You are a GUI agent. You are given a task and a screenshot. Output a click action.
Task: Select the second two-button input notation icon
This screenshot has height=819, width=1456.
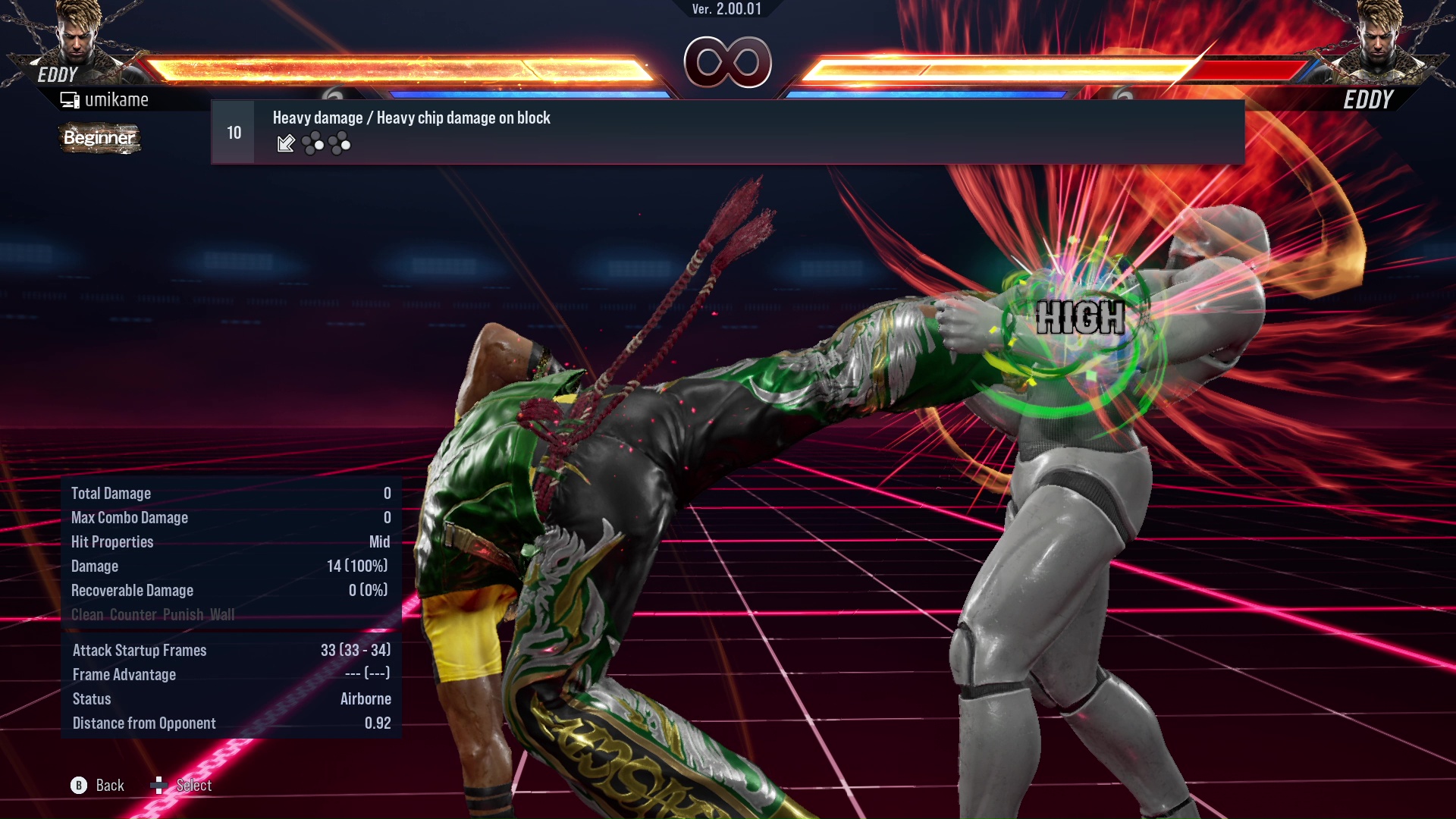[x=340, y=144]
